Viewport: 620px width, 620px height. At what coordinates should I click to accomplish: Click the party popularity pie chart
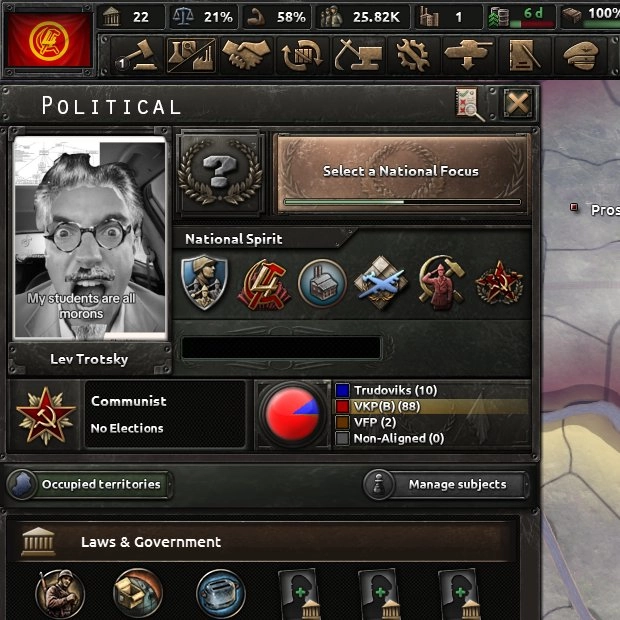coord(293,414)
